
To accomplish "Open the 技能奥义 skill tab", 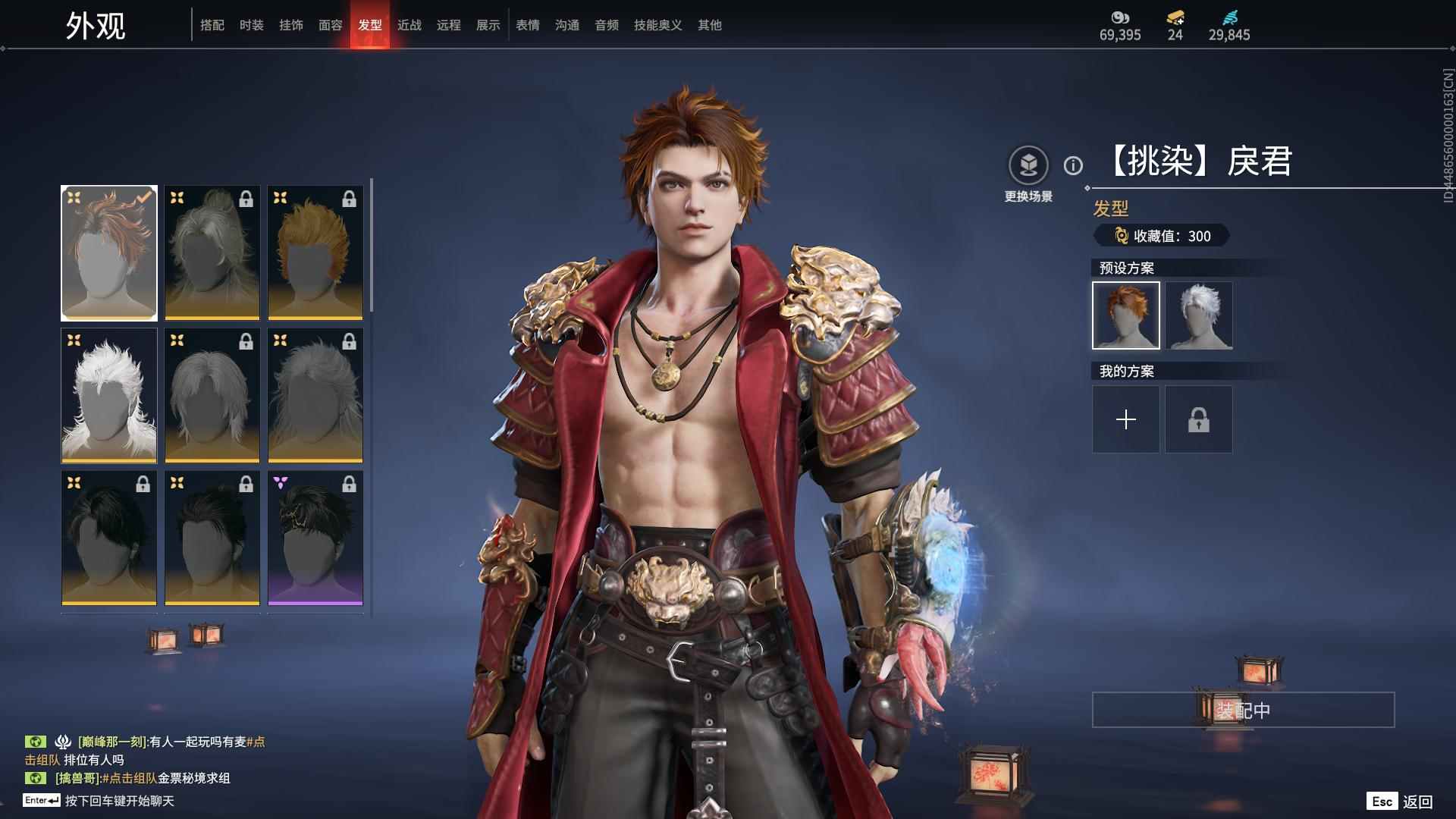I will [x=658, y=25].
